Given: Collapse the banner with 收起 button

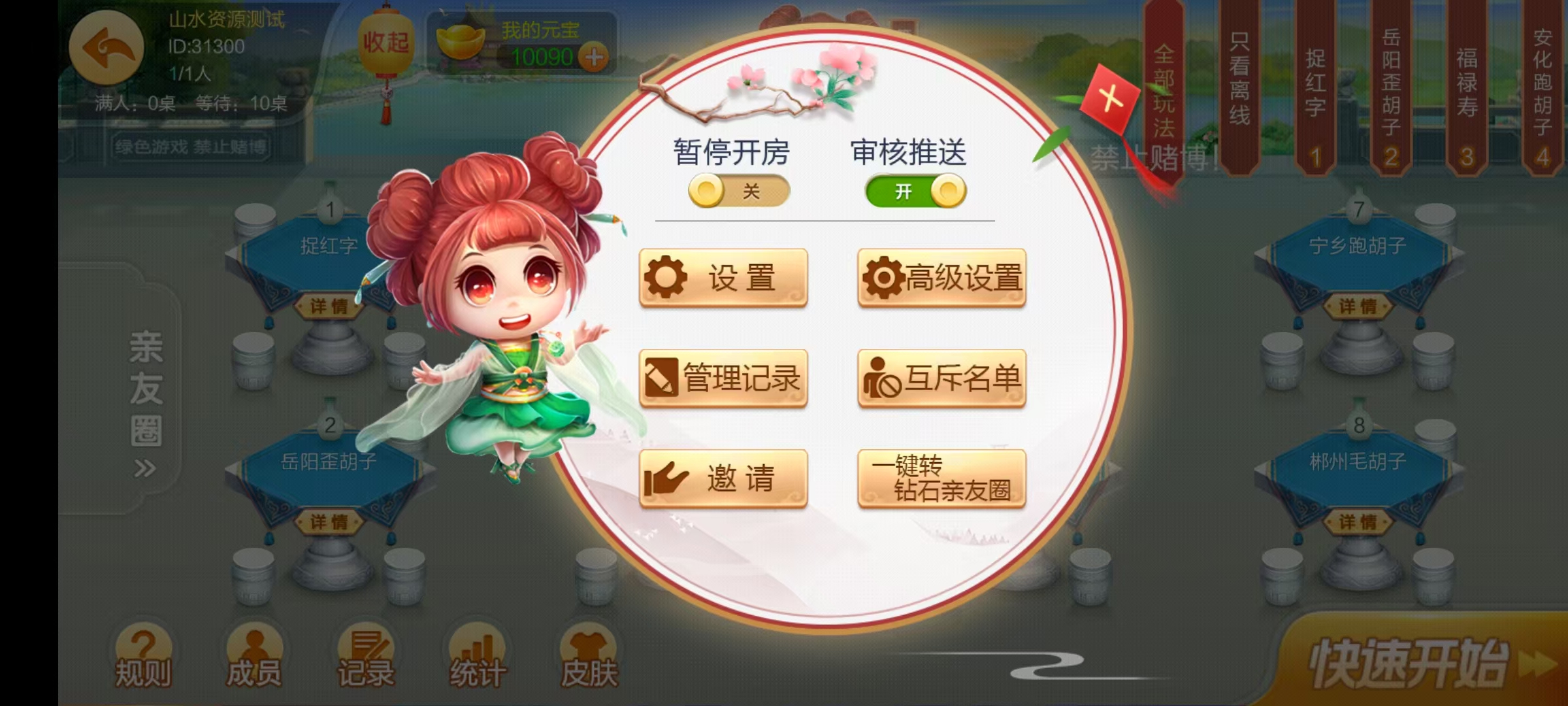Looking at the screenshot, I should pos(387,42).
